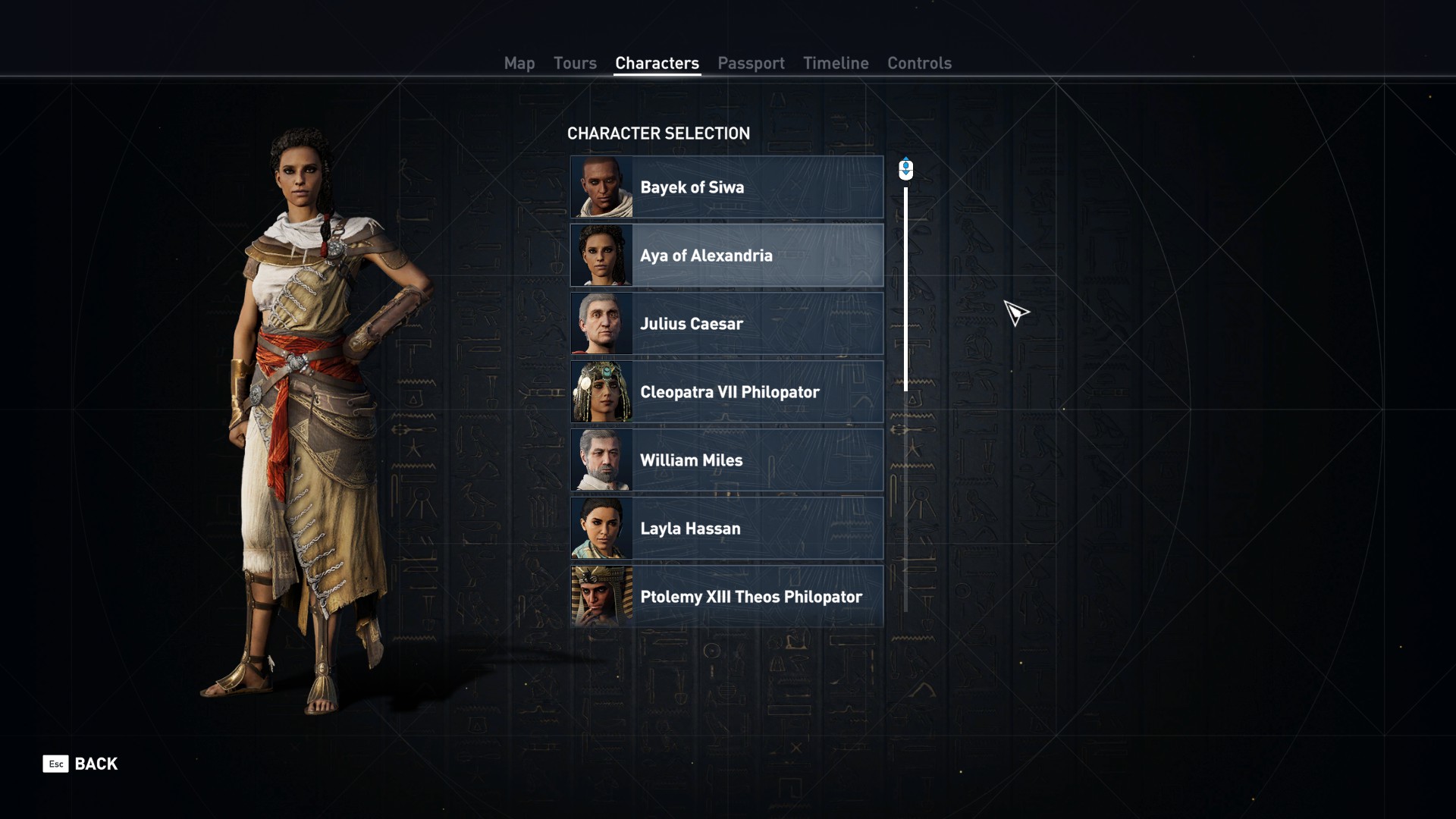This screenshot has width=1456, height=819.
Task: Open the Controls tab
Action: tap(919, 64)
